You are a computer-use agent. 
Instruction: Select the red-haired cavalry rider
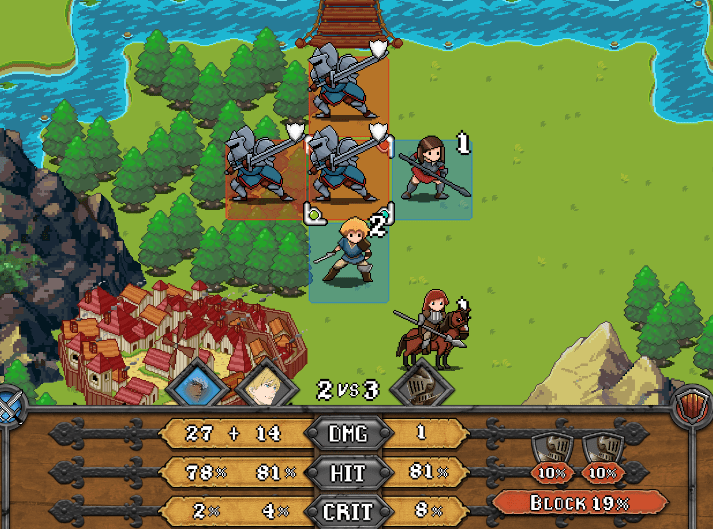434,328
